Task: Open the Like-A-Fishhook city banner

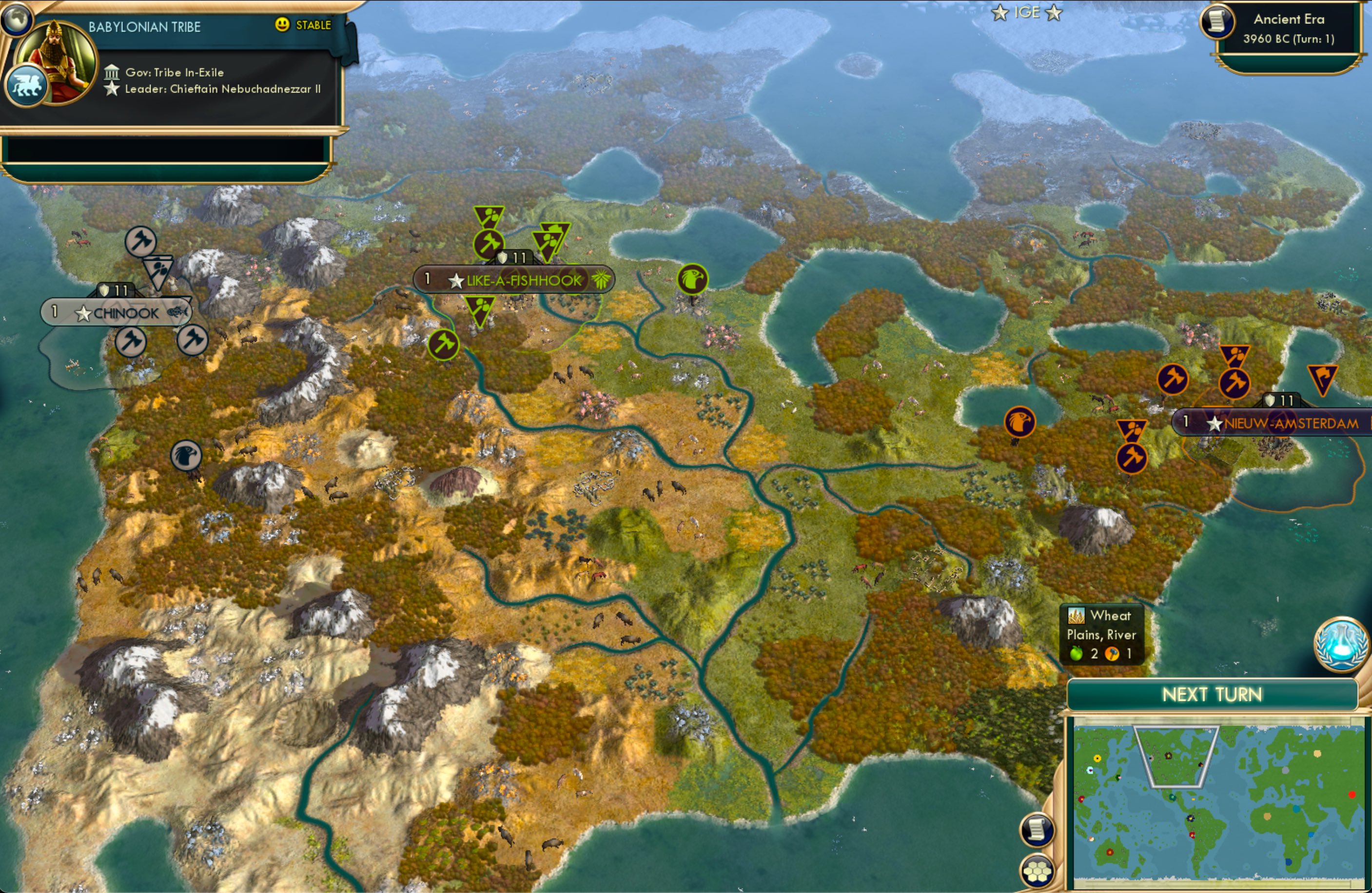Action: [513, 281]
